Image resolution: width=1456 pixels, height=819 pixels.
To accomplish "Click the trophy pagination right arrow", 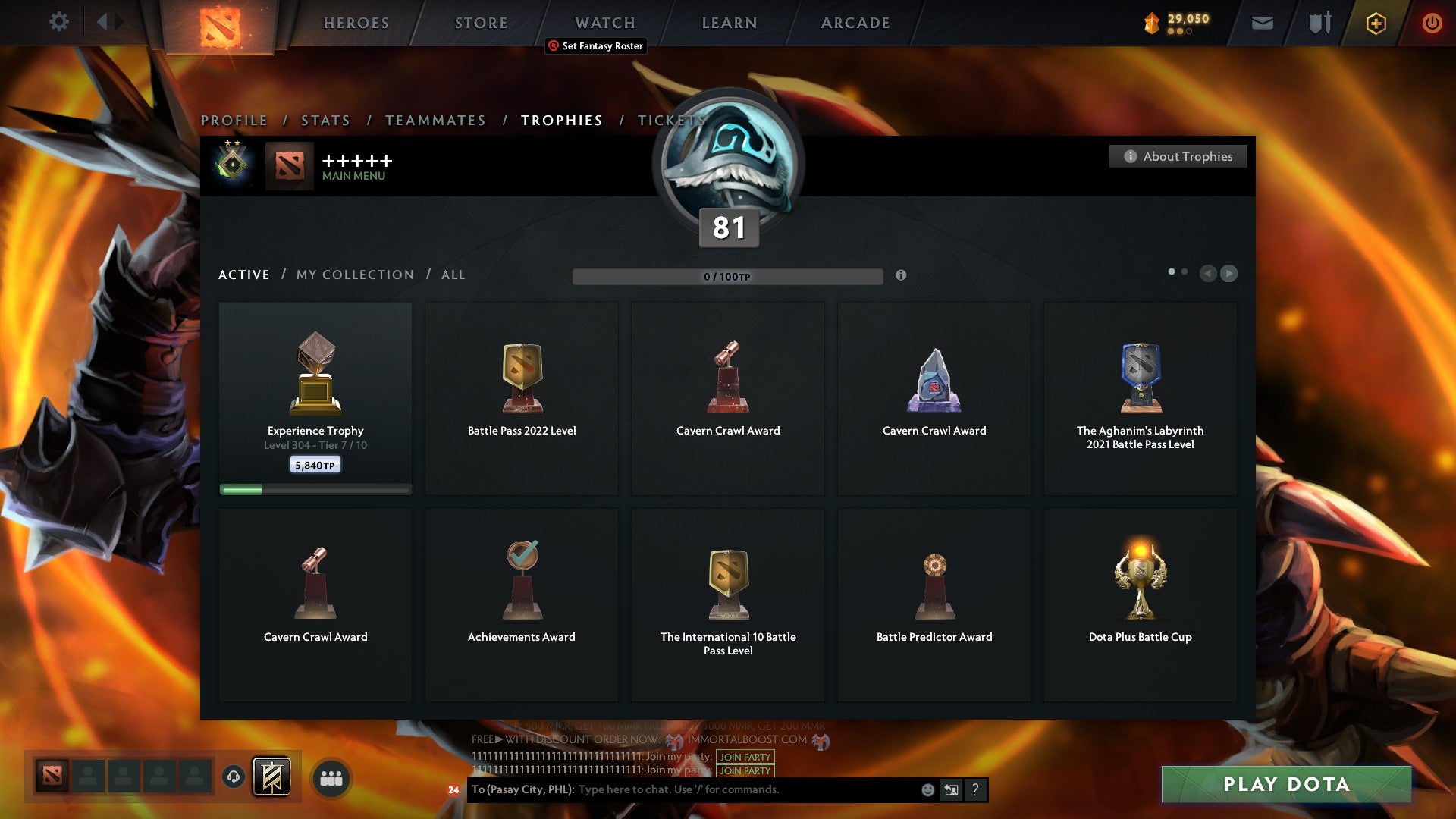I will coord(1228,273).
